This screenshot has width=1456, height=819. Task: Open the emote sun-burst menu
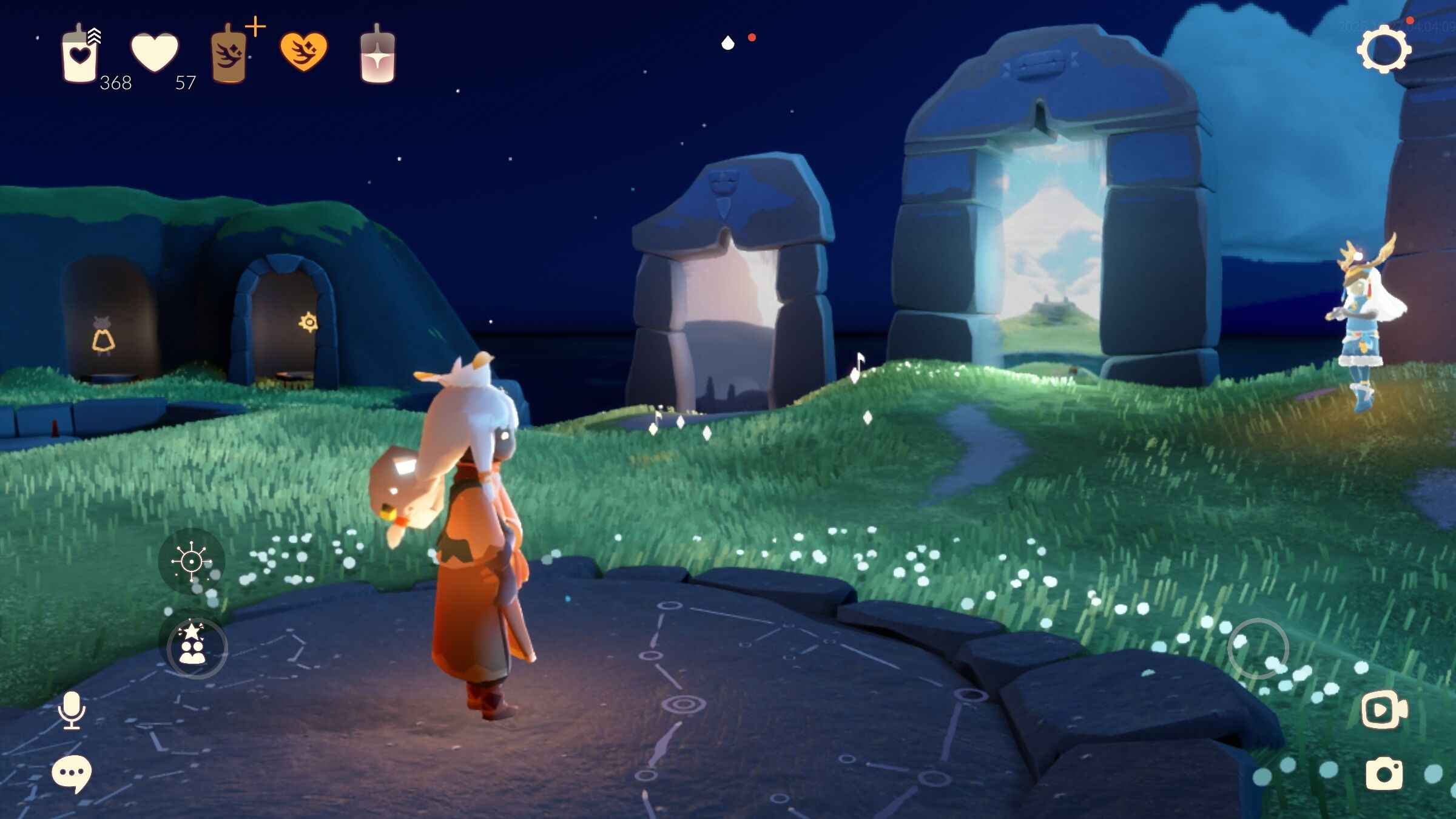191,562
